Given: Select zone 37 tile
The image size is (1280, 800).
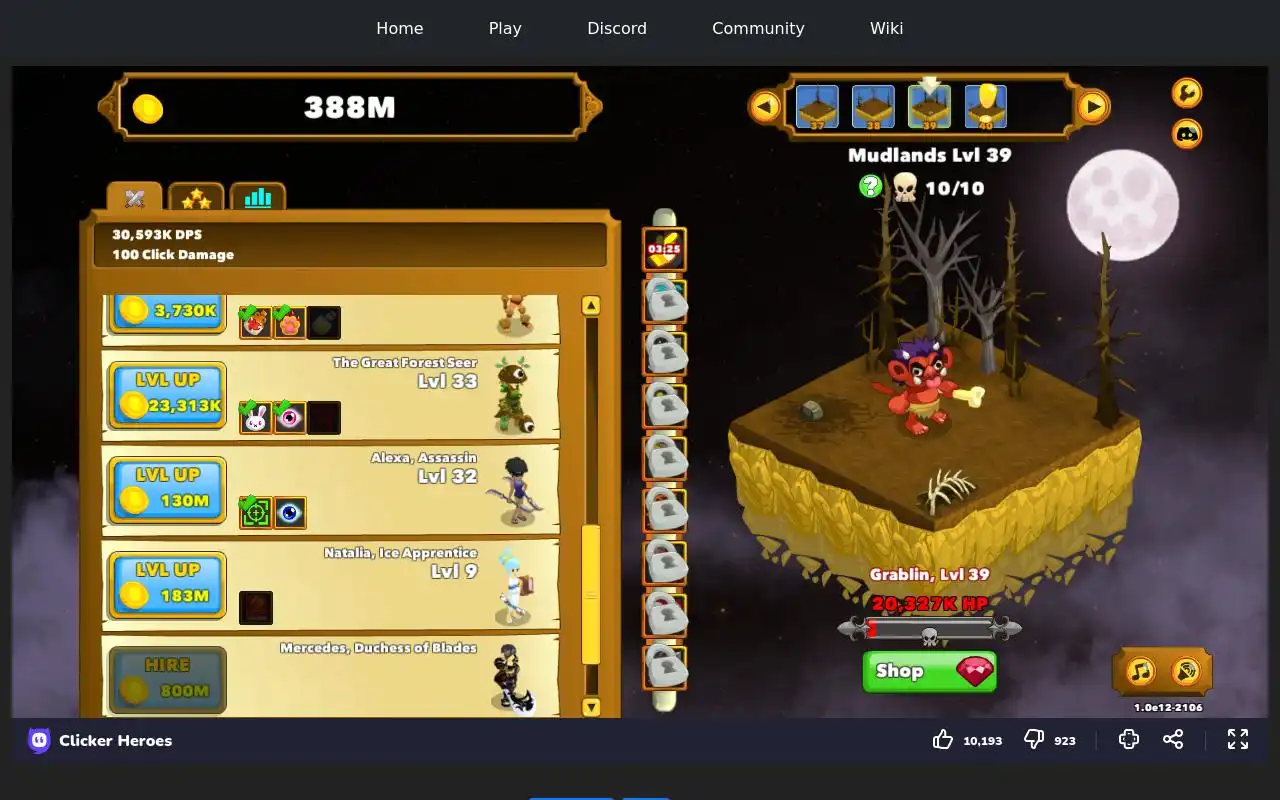Looking at the screenshot, I should coord(817,106).
